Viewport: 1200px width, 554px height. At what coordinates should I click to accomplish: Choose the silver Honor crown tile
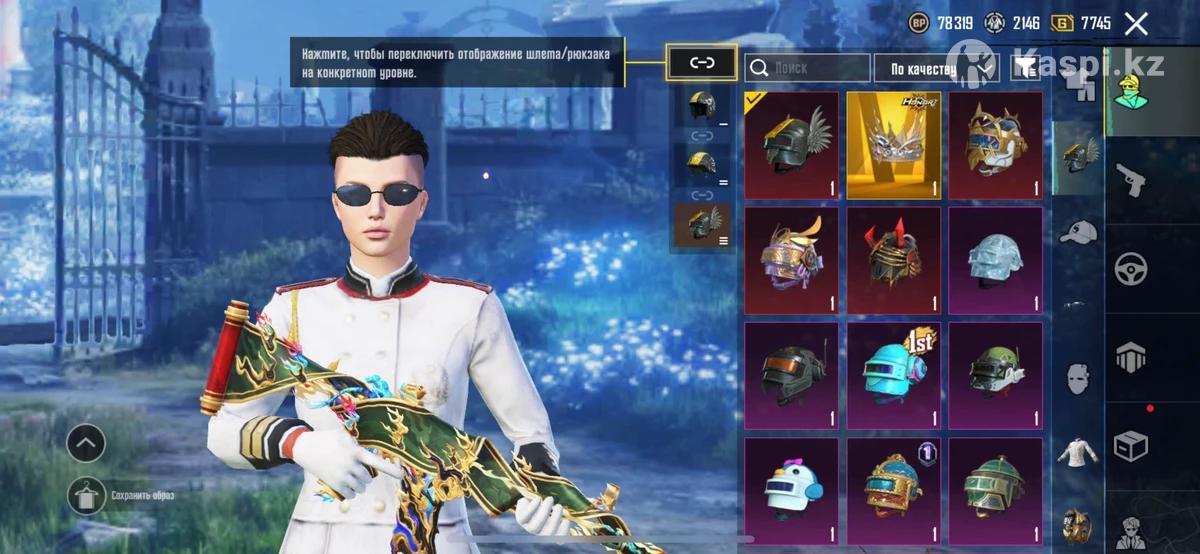click(x=894, y=145)
